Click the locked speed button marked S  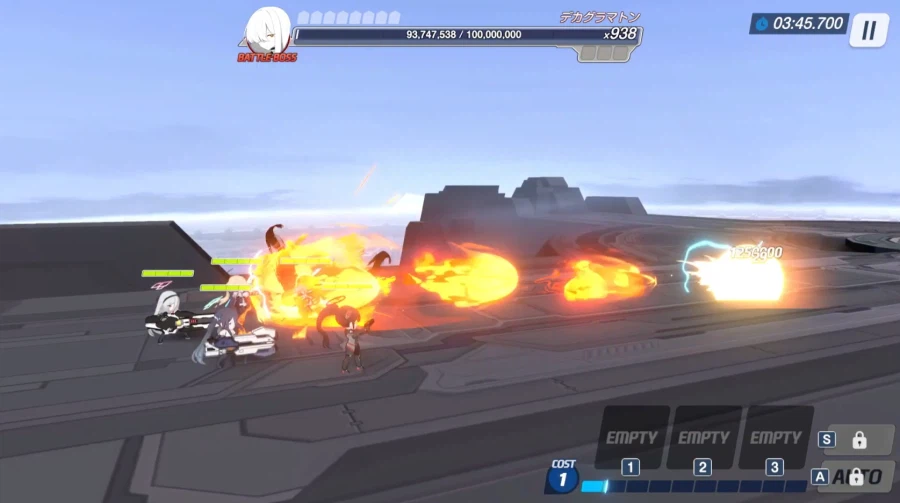point(858,439)
